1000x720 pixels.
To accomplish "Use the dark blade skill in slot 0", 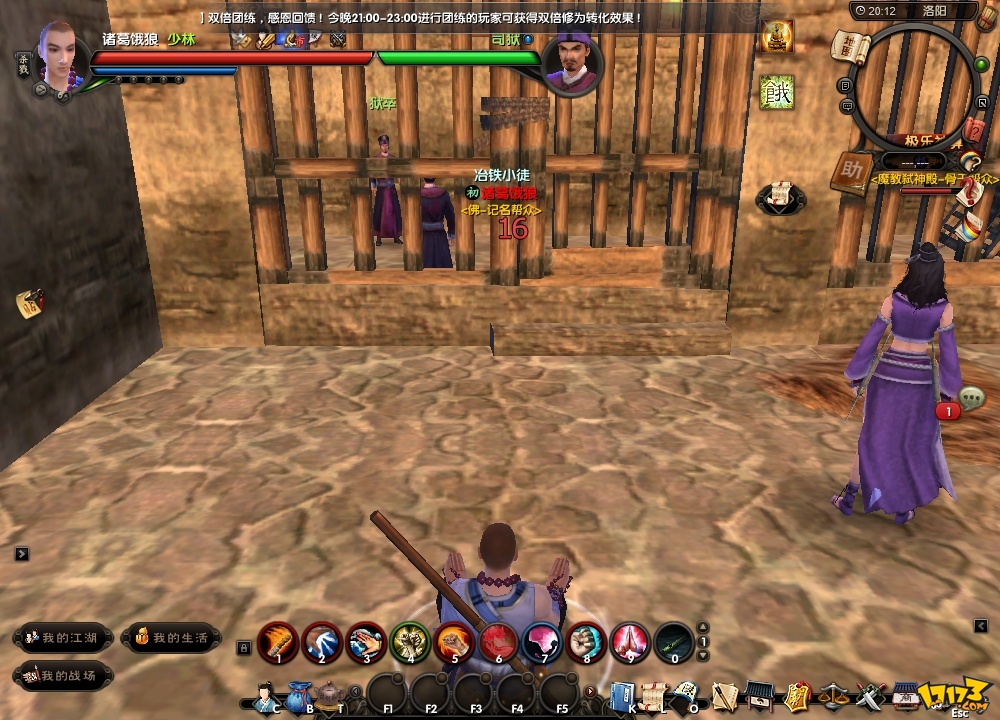I will click(674, 642).
